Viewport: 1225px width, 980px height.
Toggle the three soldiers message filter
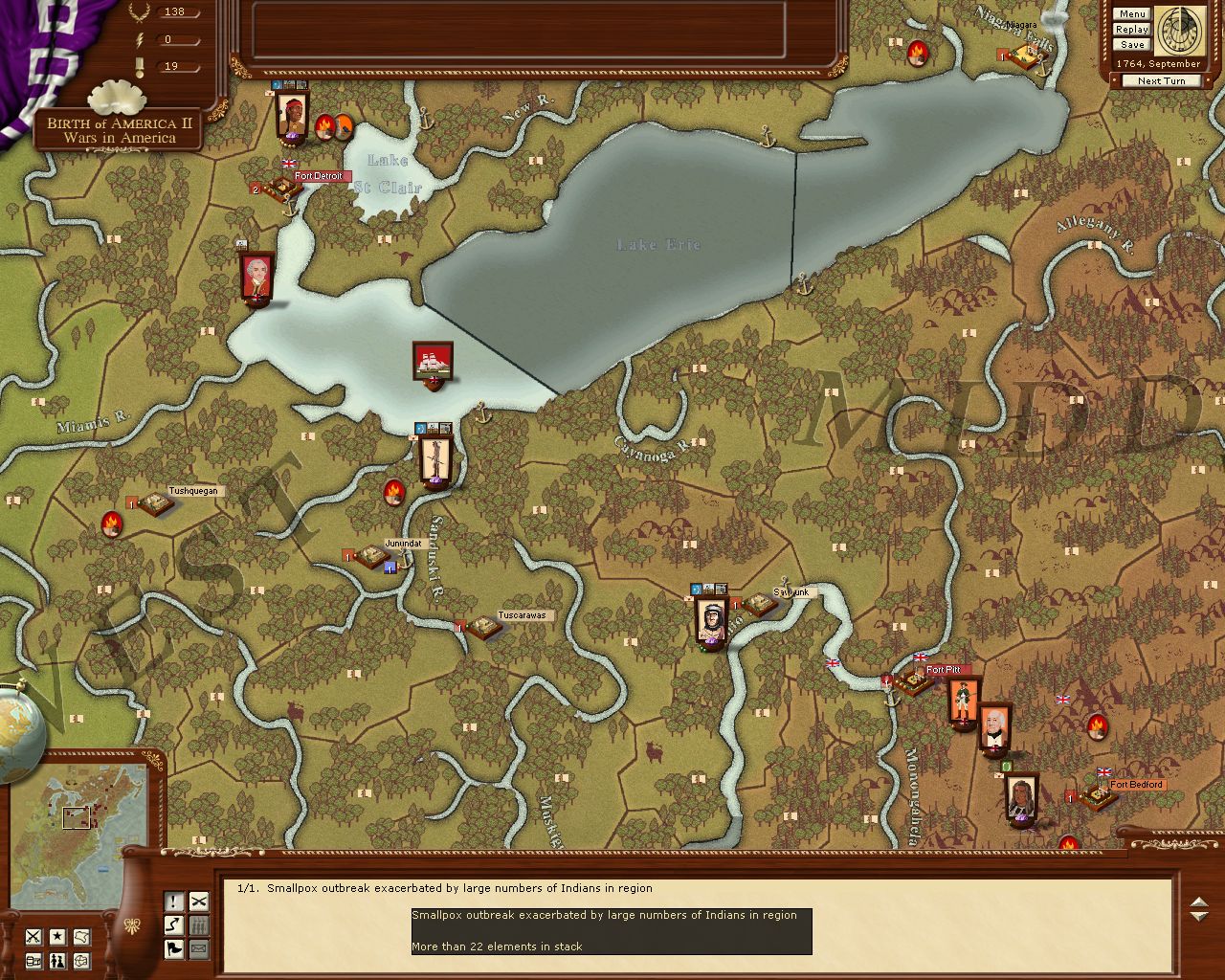coord(199,925)
